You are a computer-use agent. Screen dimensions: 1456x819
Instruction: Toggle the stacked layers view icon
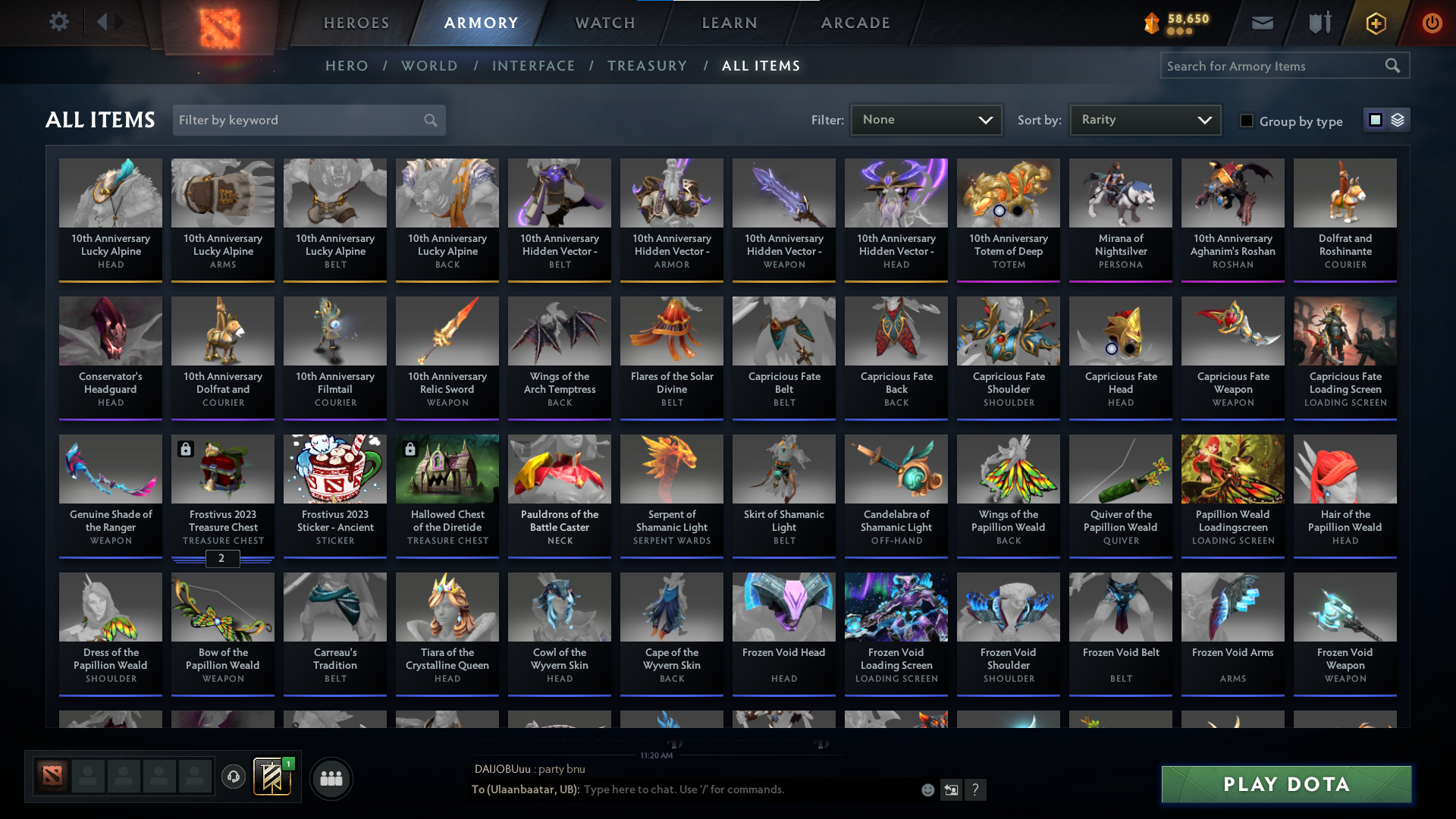point(1398,119)
